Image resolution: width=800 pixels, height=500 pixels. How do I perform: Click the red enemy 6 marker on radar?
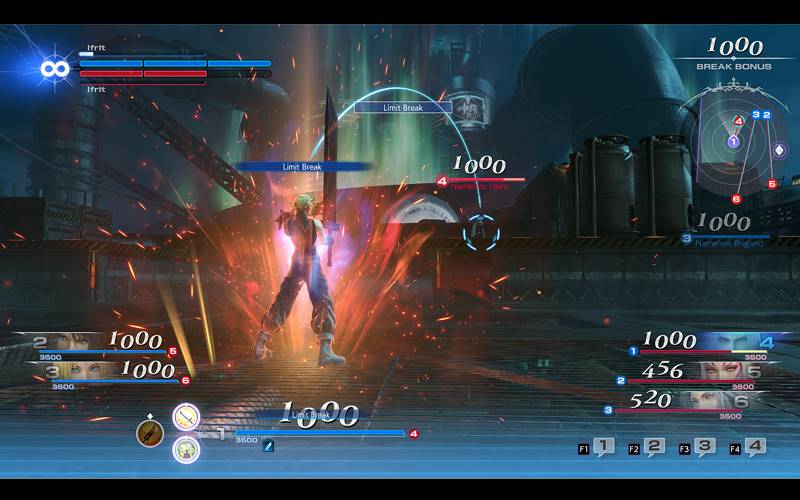736,199
